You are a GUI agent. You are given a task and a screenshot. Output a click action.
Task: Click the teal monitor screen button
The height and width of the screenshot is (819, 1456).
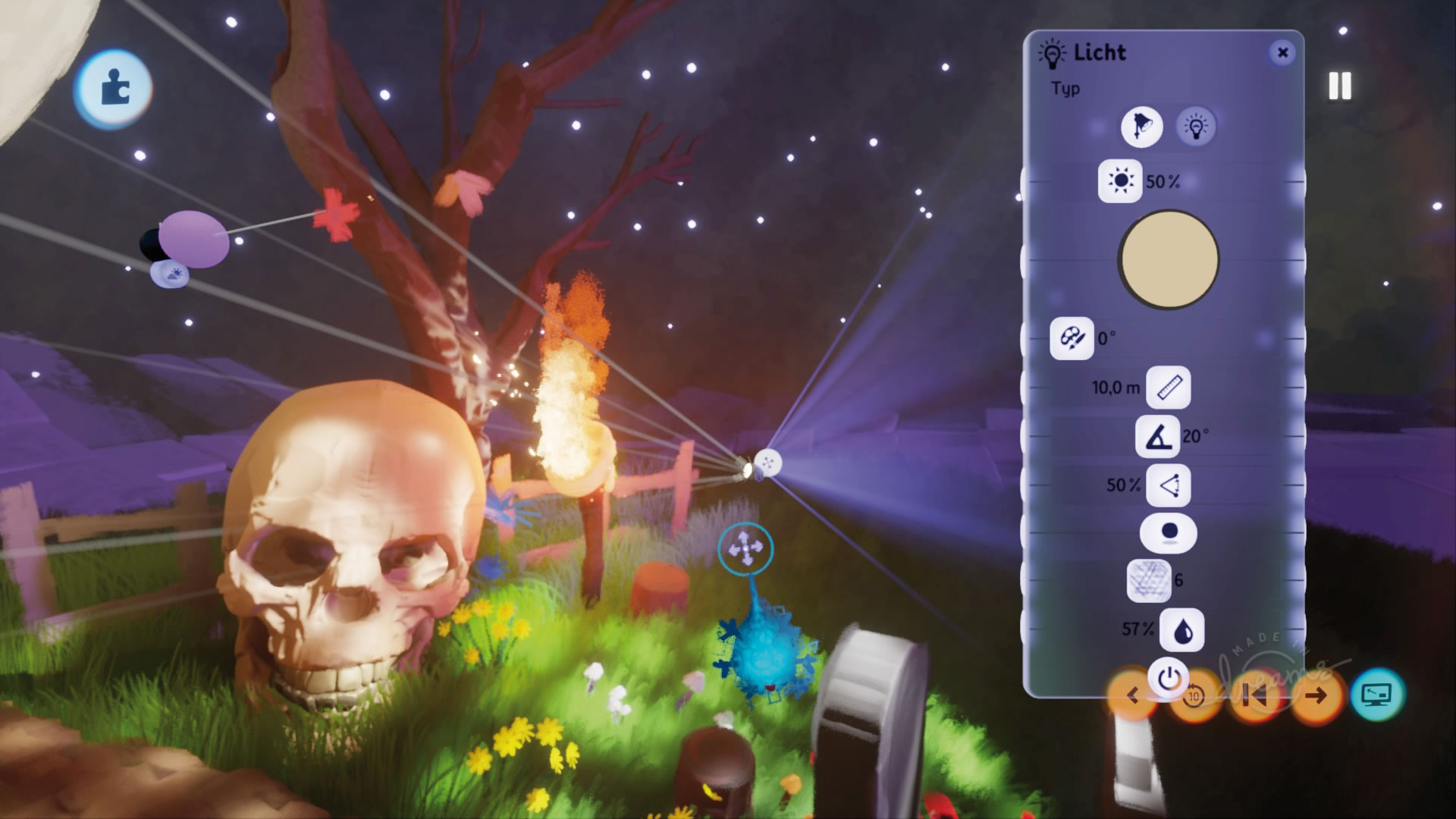(x=1376, y=694)
